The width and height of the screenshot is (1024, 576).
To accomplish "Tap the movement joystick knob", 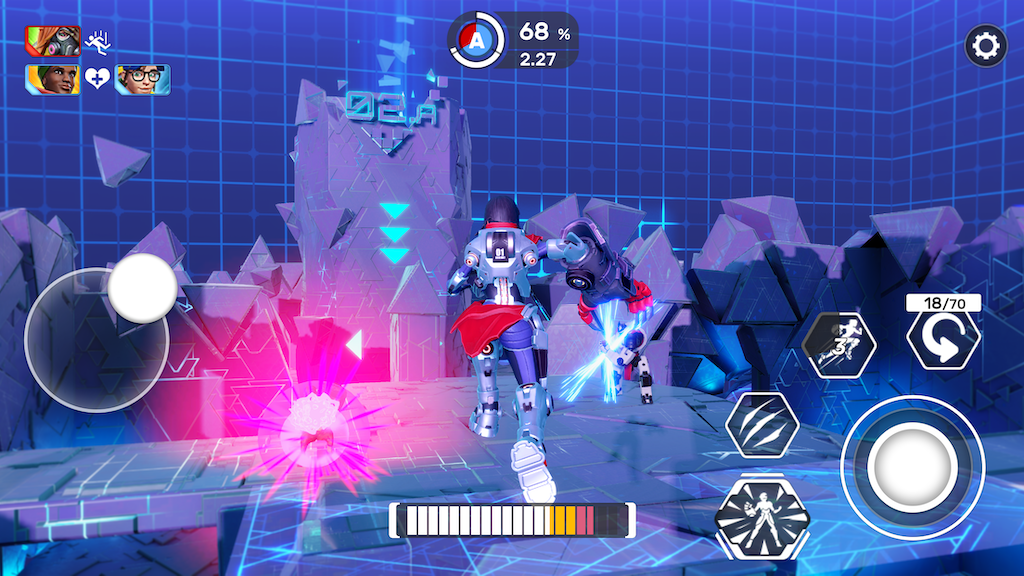I will [x=142, y=288].
